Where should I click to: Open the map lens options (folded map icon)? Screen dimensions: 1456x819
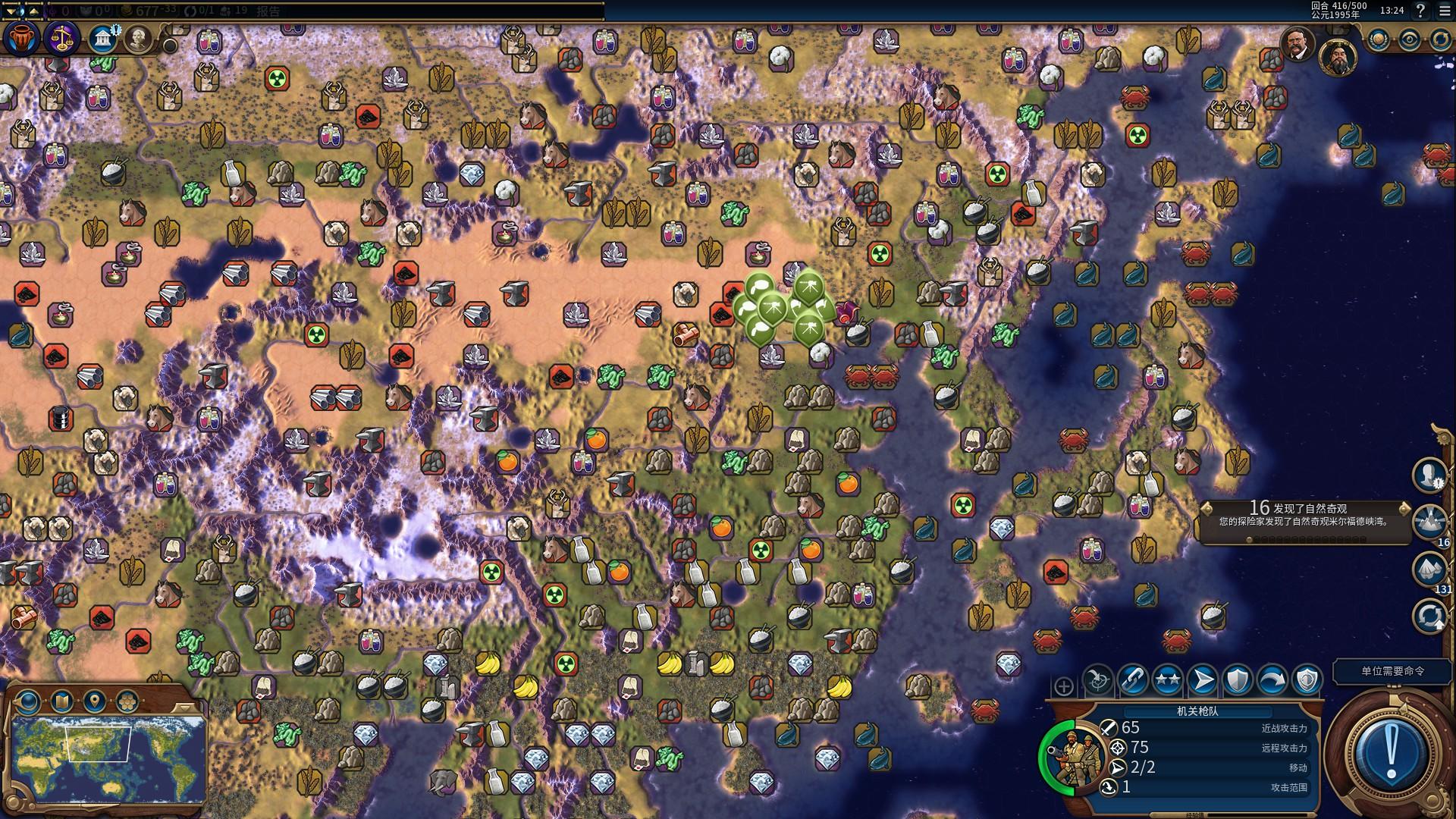click(x=61, y=701)
